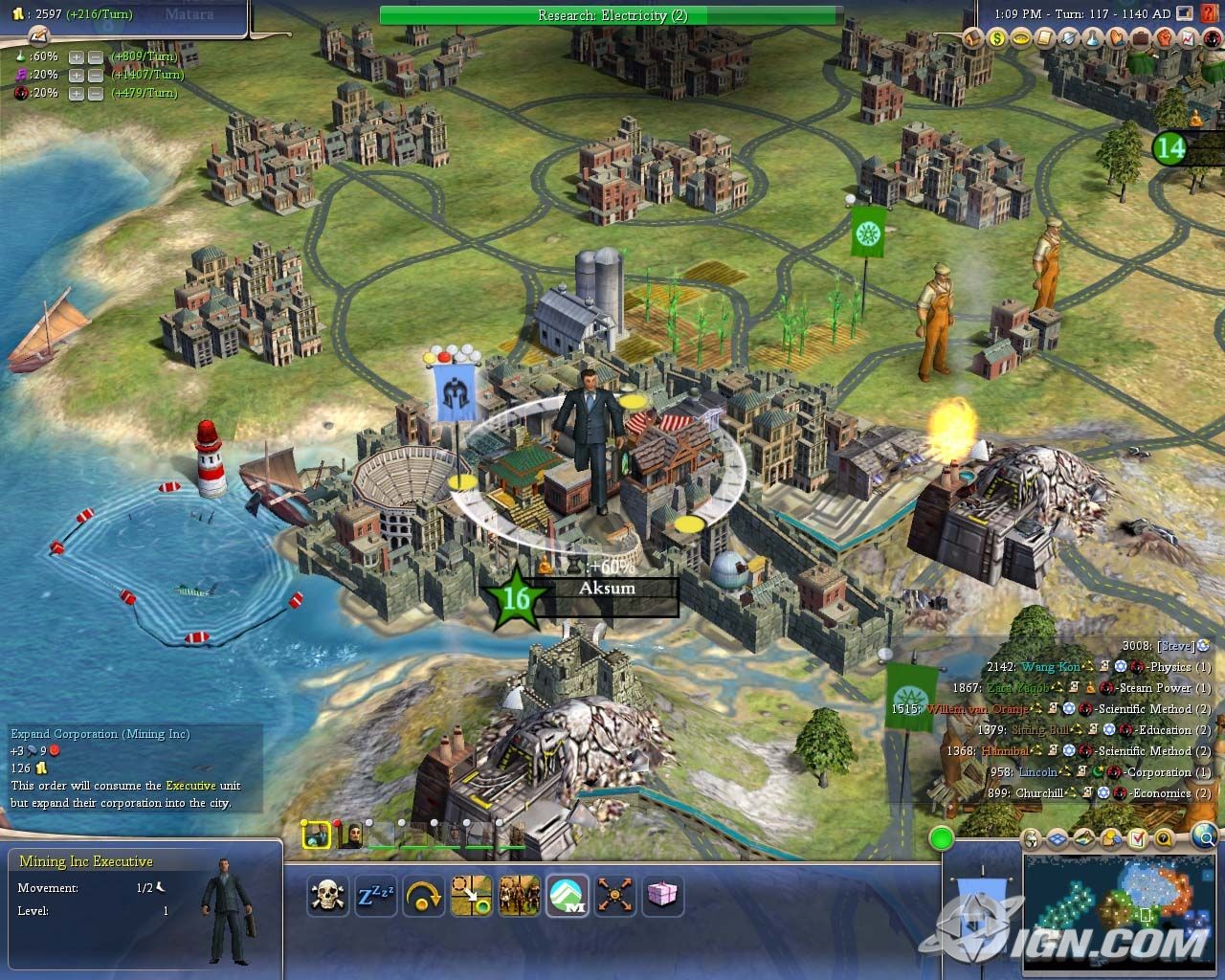Expand Mining Inc into the city
The image size is (1225, 980).
point(568,896)
